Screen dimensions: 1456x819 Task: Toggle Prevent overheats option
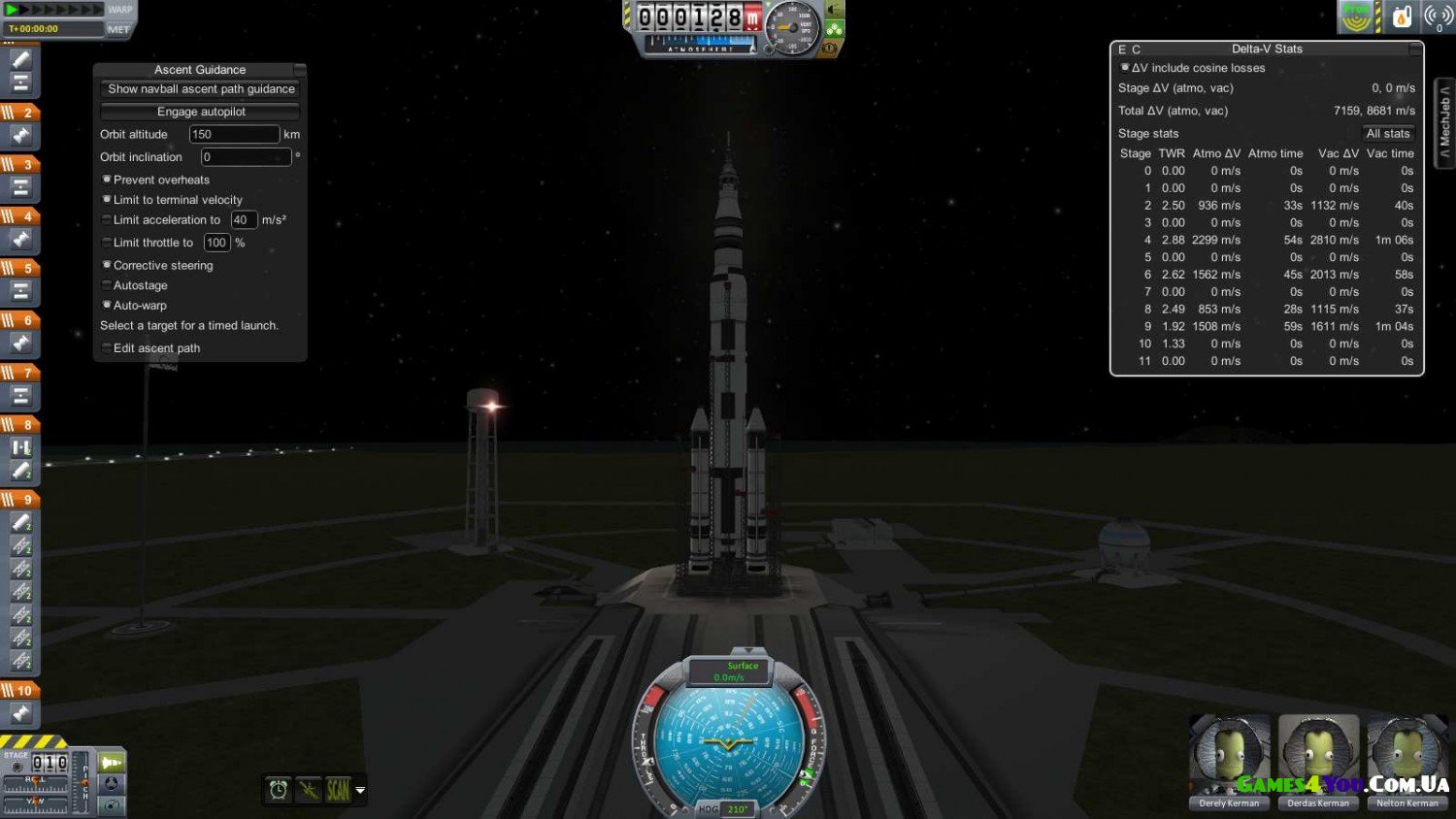107,180
